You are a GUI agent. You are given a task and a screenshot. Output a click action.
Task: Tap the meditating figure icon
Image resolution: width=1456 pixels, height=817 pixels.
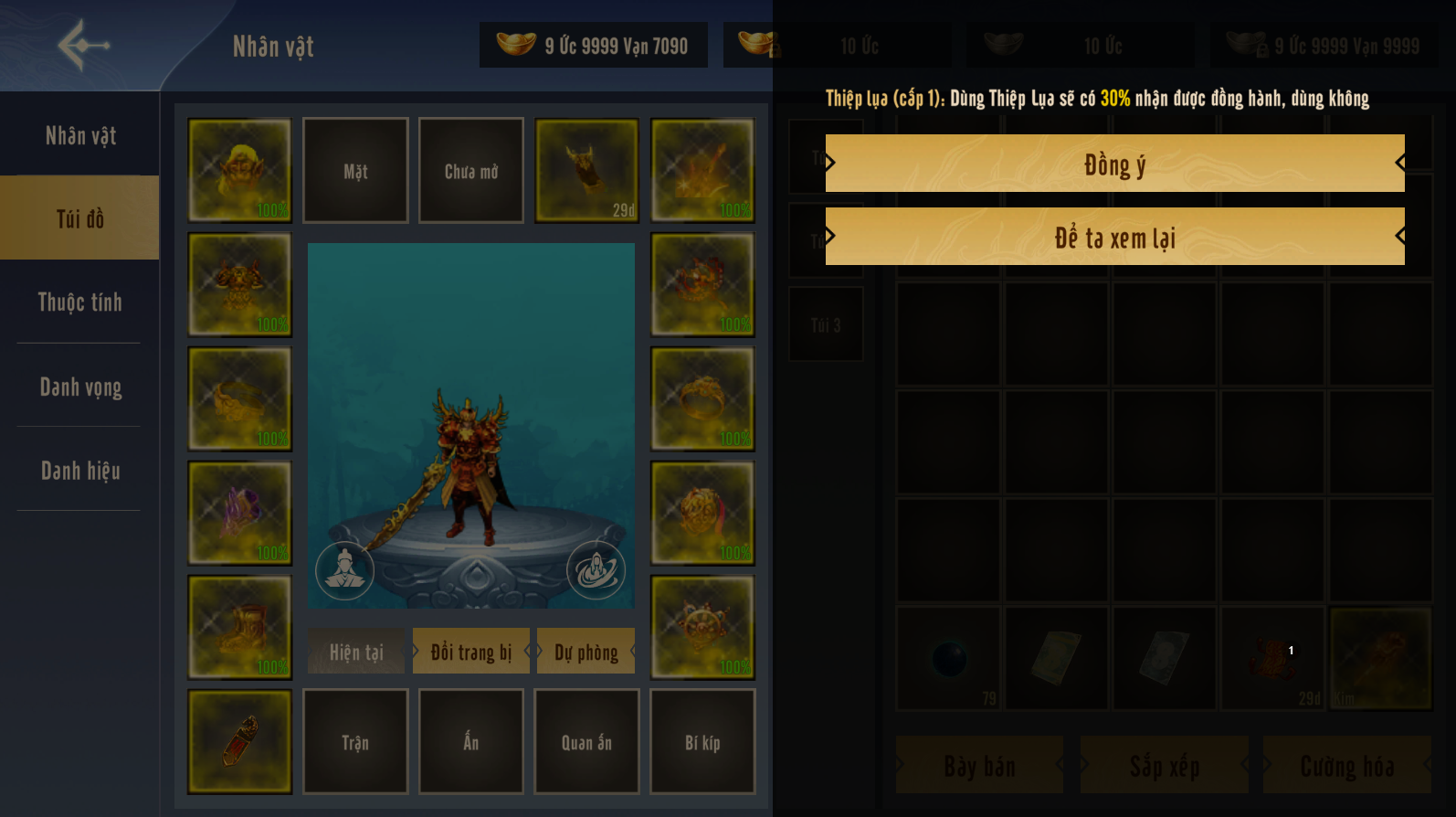tap(344, 571)
